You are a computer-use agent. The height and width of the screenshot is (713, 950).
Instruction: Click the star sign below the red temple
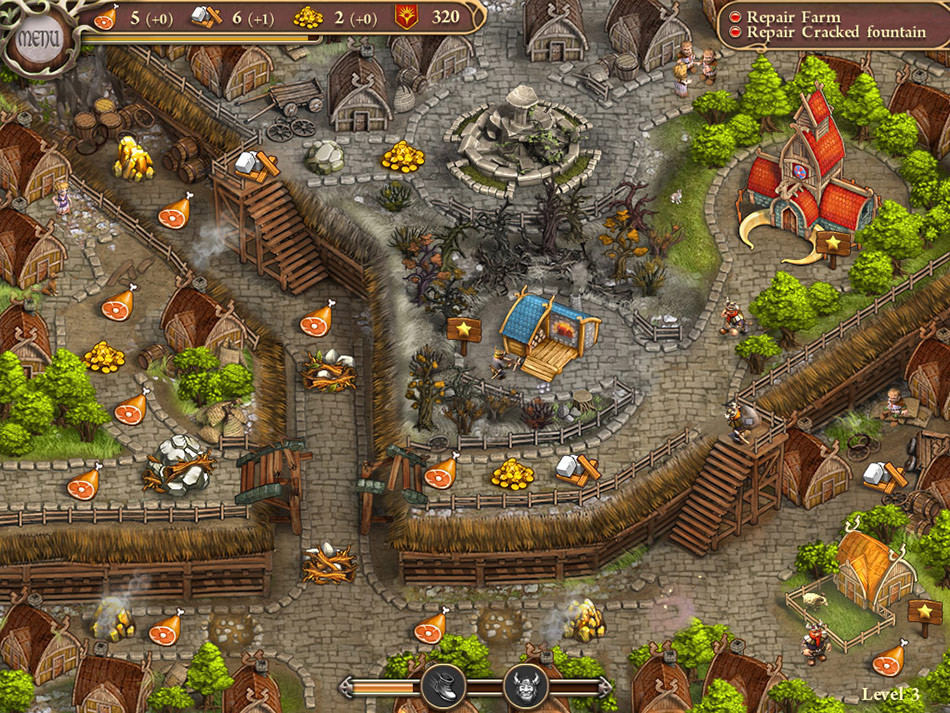(832, 243)
